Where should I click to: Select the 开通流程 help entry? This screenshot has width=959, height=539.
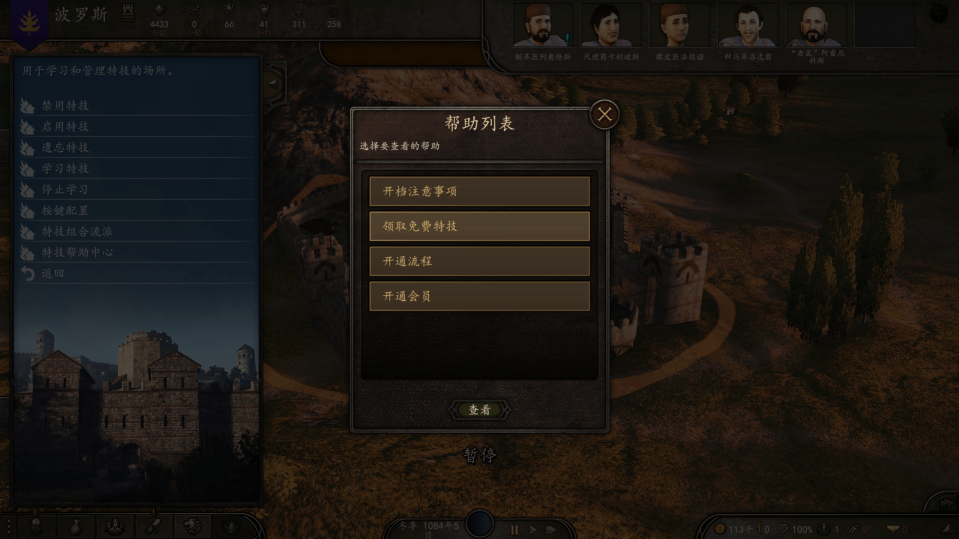point(479,261)
